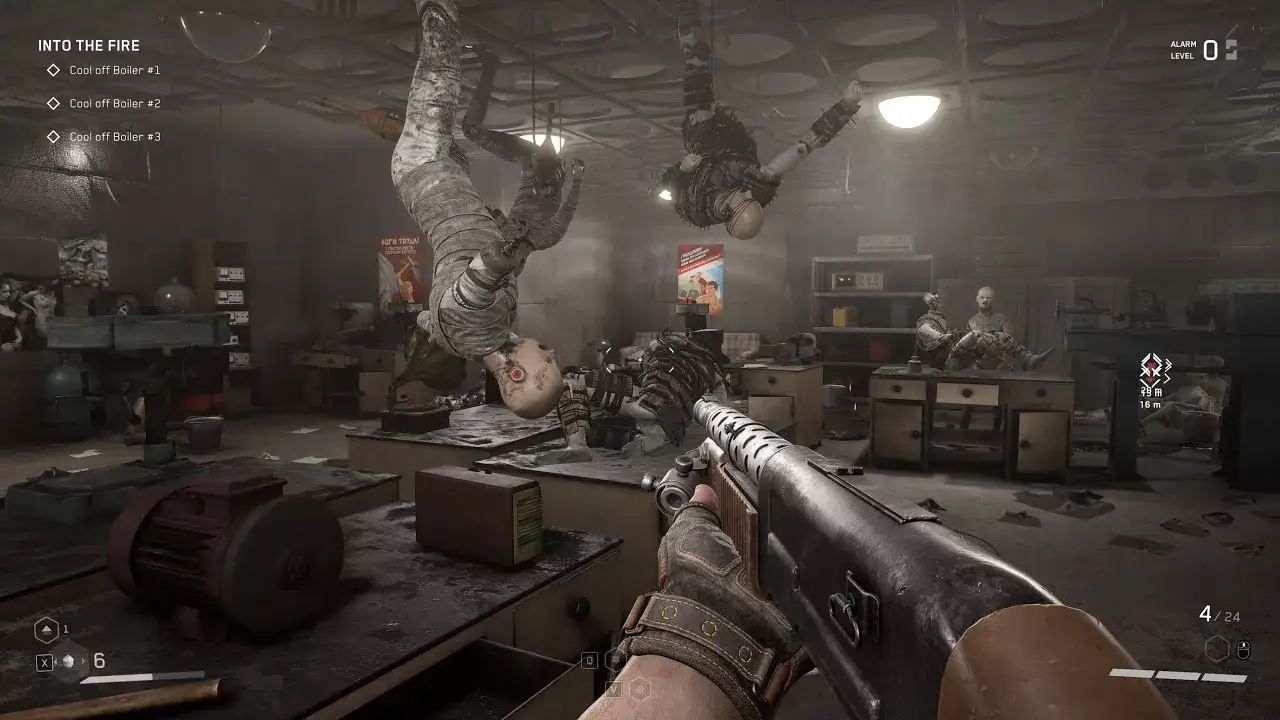The width and height of the screenshot is (1280, 720).
Task: Click the hexagon icon beside the V prompt
Action: [640, 689]
